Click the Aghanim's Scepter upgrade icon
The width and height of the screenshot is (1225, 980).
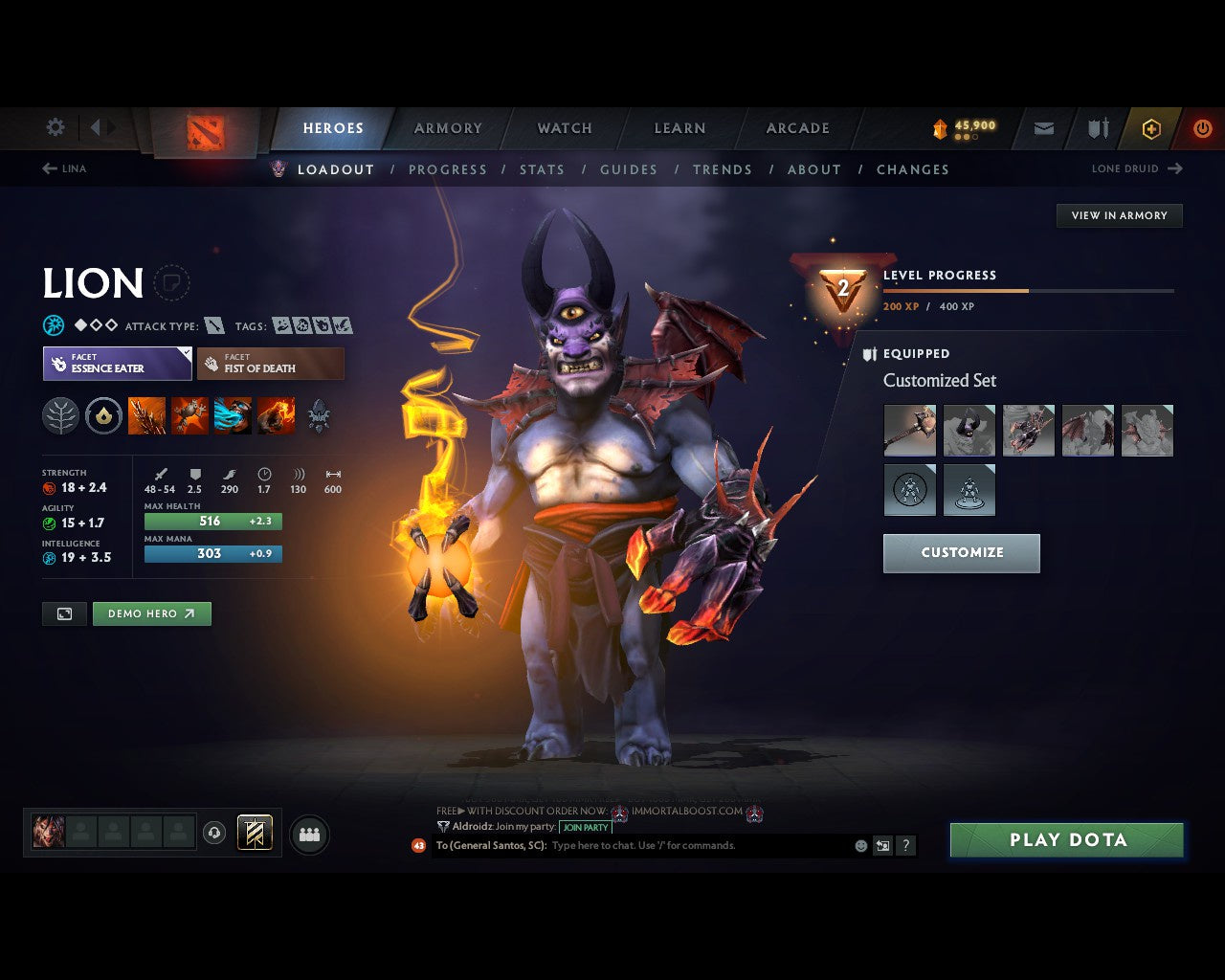click(103, 415)
